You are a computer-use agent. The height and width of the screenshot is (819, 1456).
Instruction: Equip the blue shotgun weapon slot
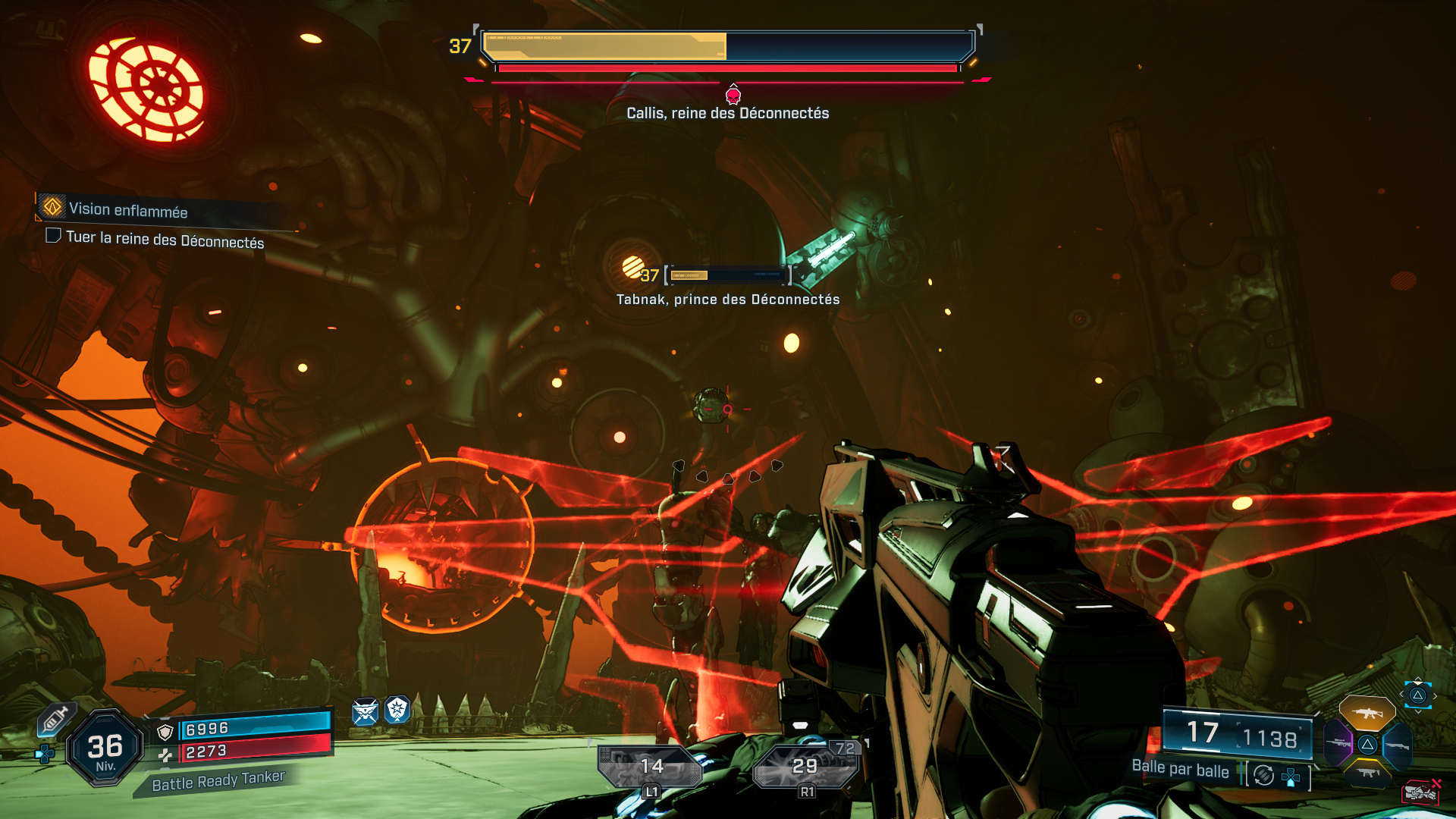1397,745
